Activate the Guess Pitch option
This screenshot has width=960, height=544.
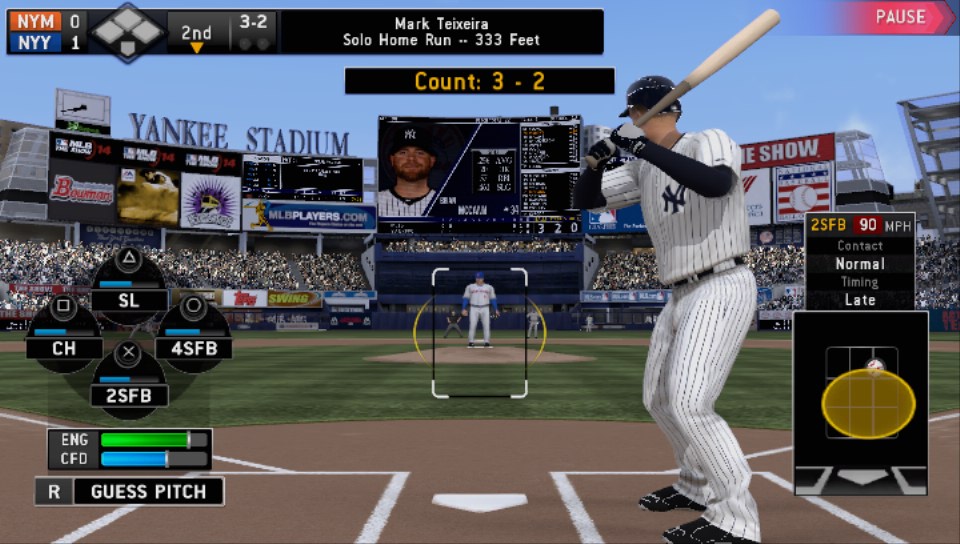pos(130,491)
